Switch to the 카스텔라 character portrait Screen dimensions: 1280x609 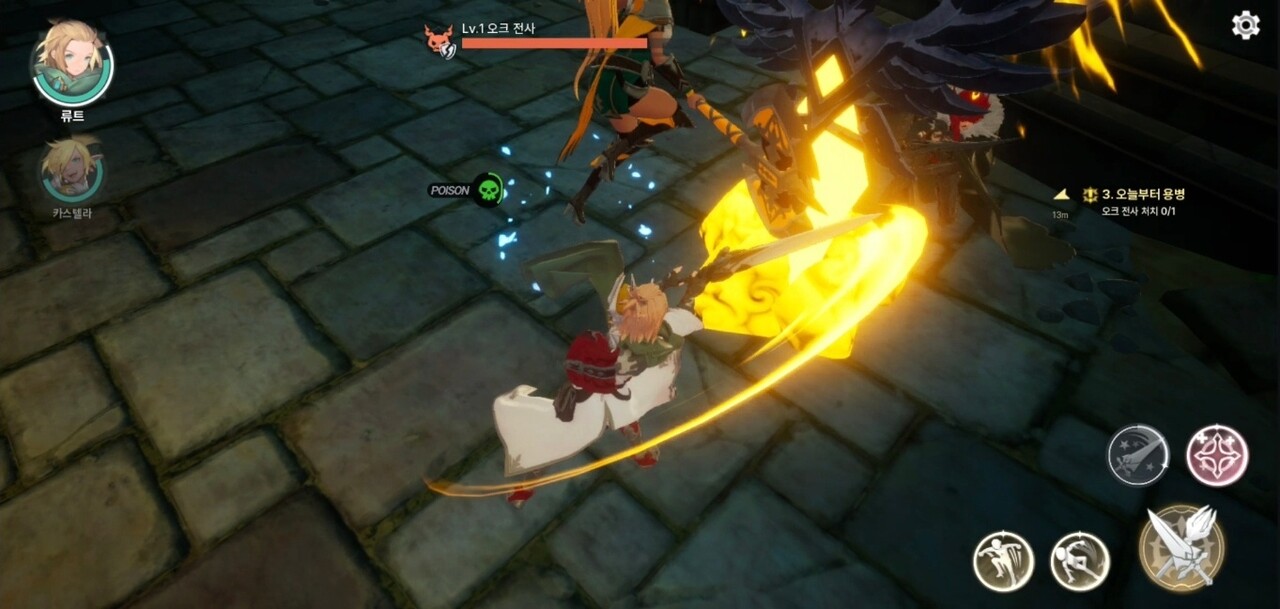tap(72, 170)
